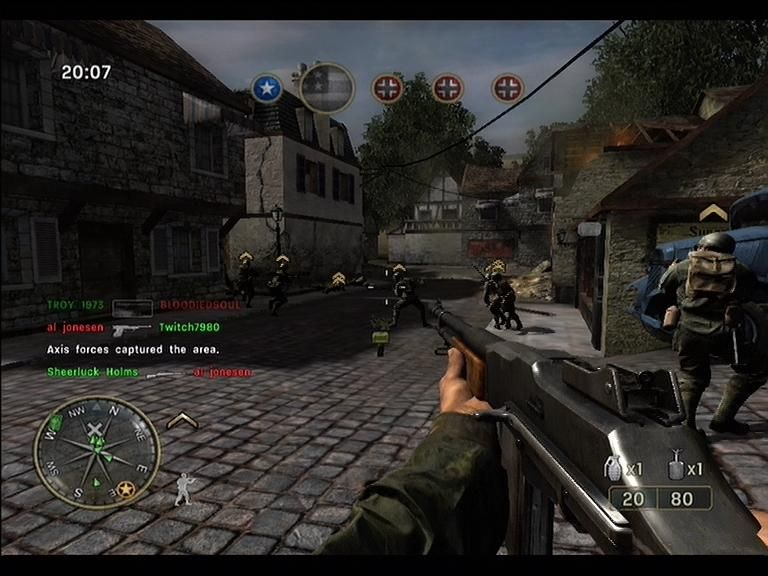Select the smoke grenade icon

(676, 467)
